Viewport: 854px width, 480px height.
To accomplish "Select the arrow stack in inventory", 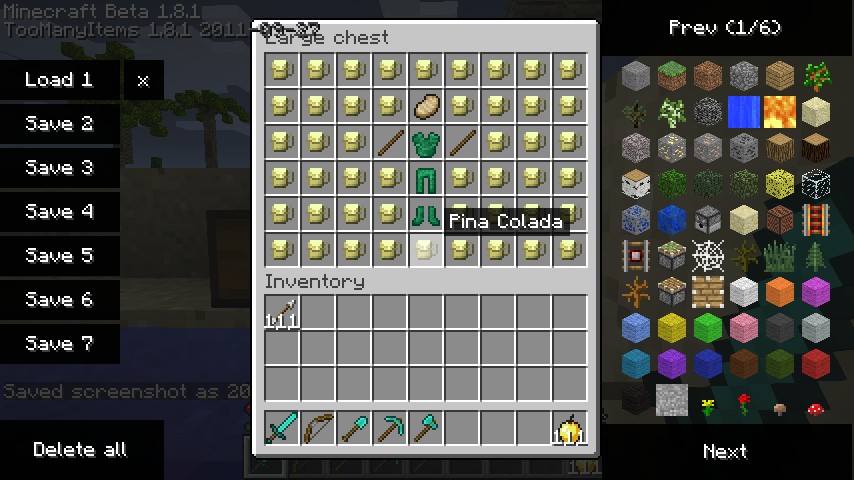I will click(x=282, y=313).
